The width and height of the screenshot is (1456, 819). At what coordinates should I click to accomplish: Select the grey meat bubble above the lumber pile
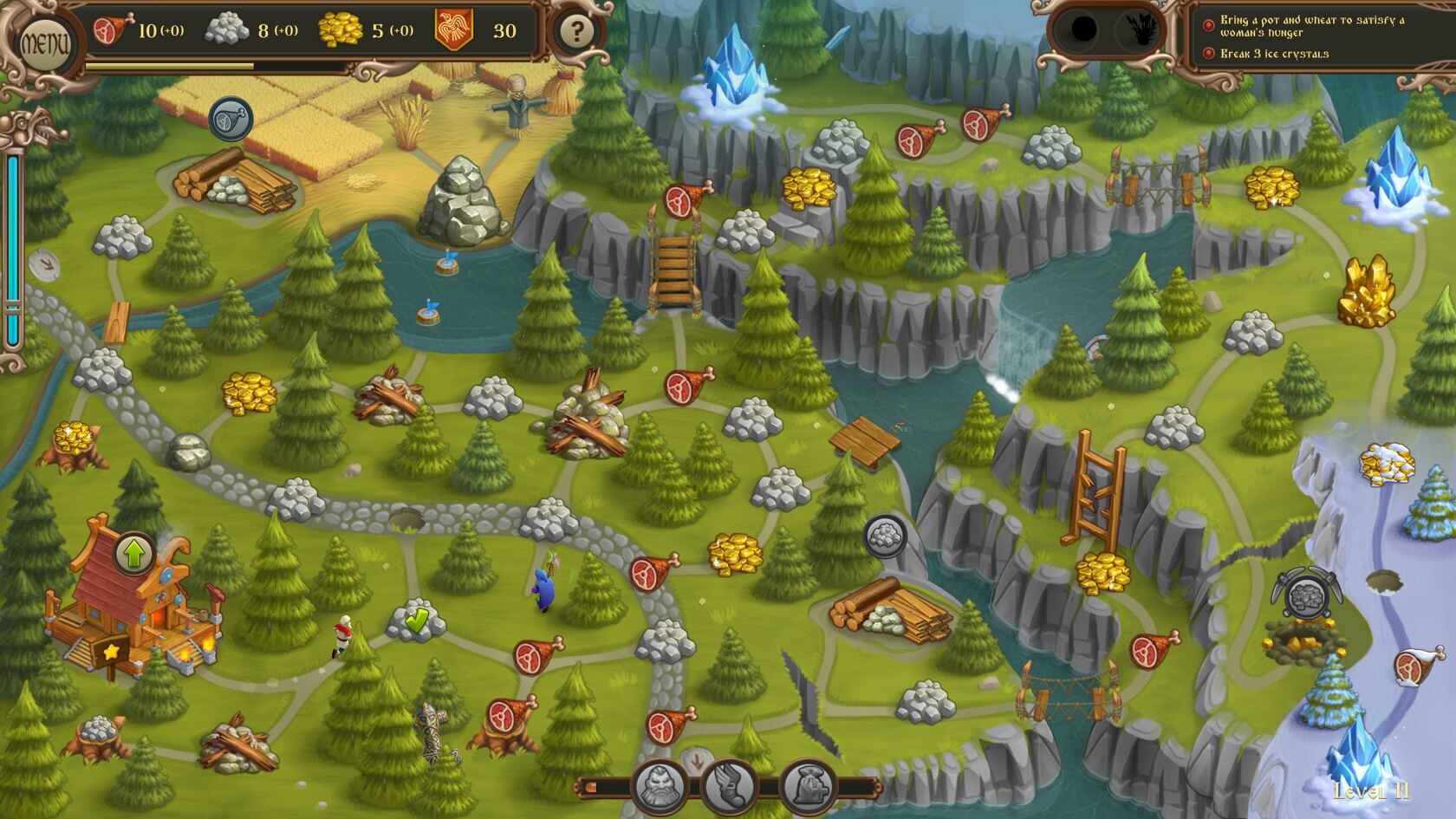click(231, 119)
